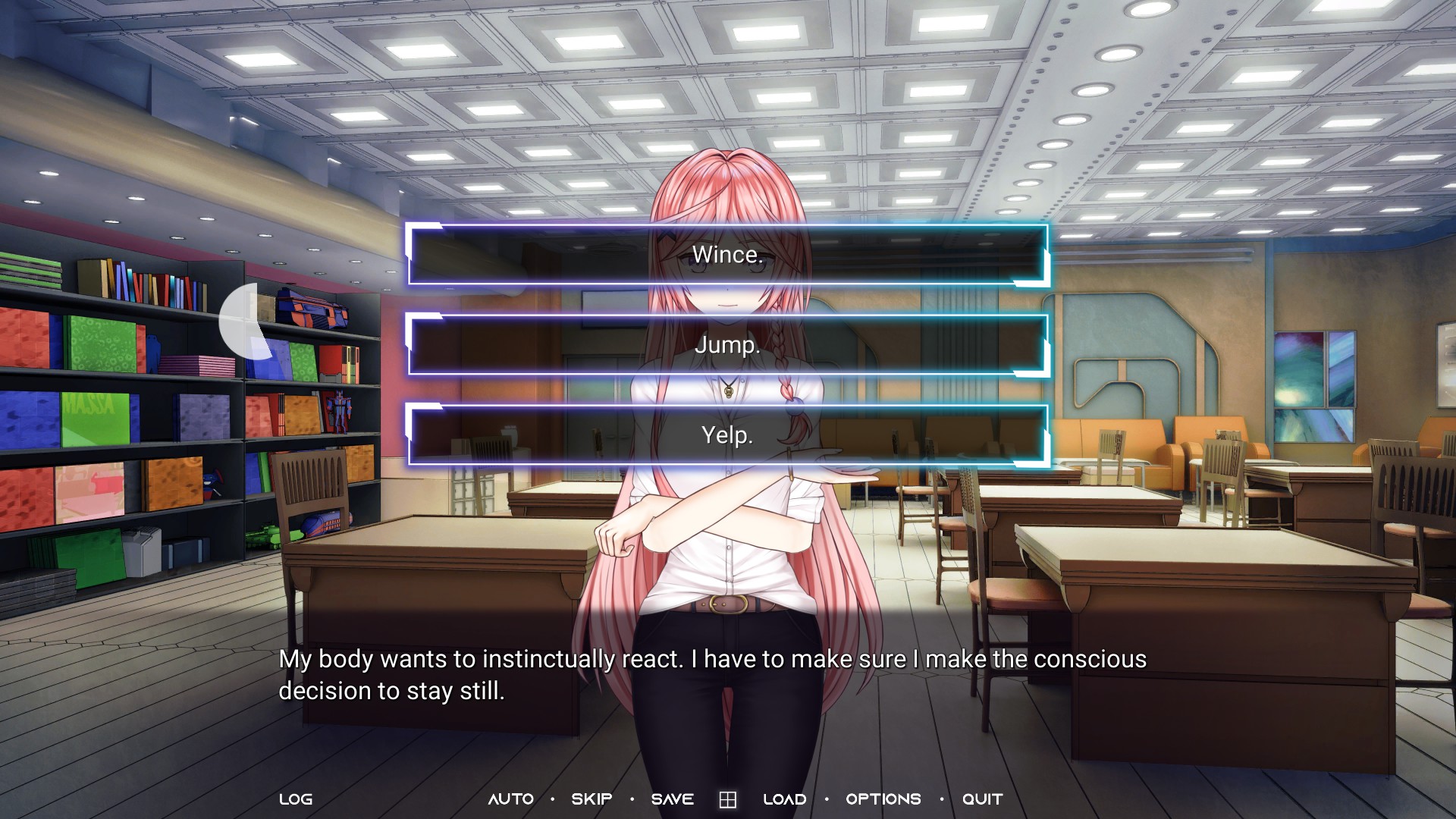Viewport: 1456px width, 819px height.
Task: Click the grid icon between Save and Load
Action: tap(728, 800)
